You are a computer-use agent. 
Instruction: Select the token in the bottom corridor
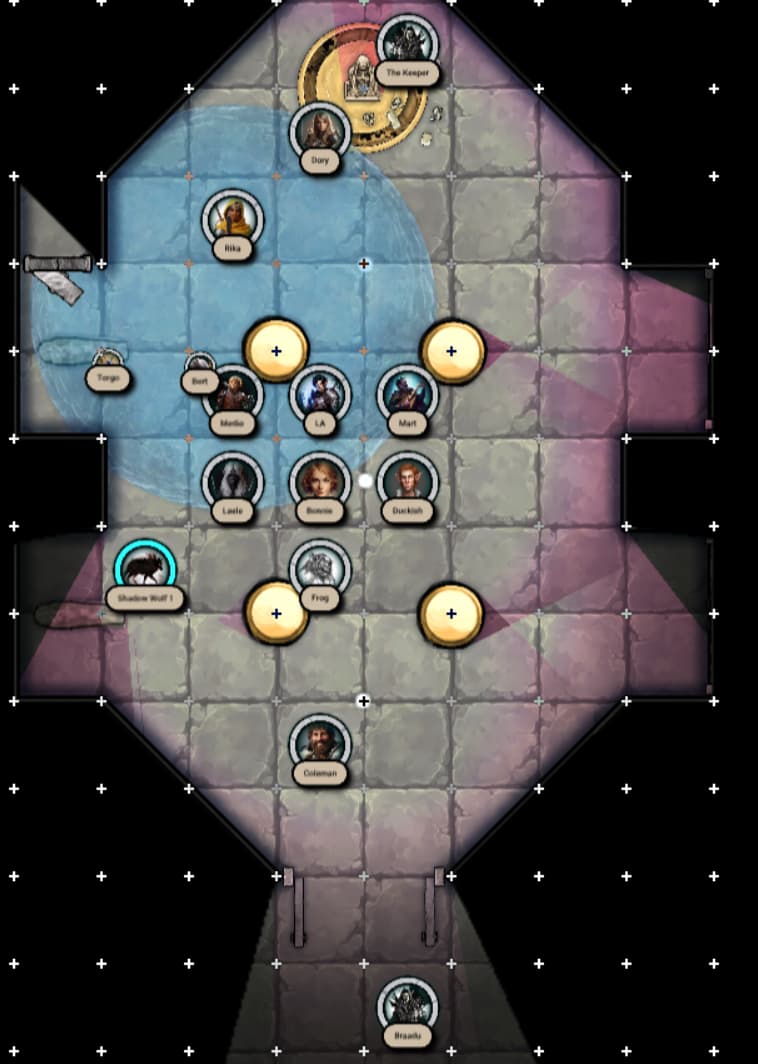(x=407, y=1006)
